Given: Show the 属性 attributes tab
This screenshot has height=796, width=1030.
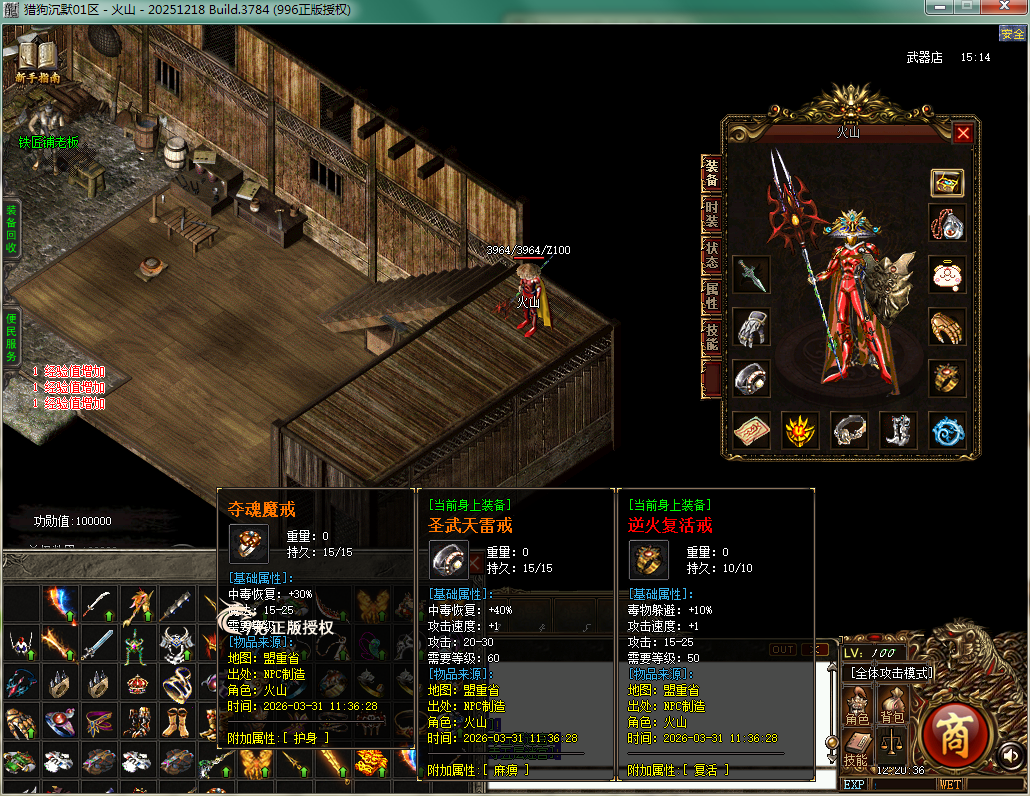Looking at the screenshot, I should tap(711, 297).
